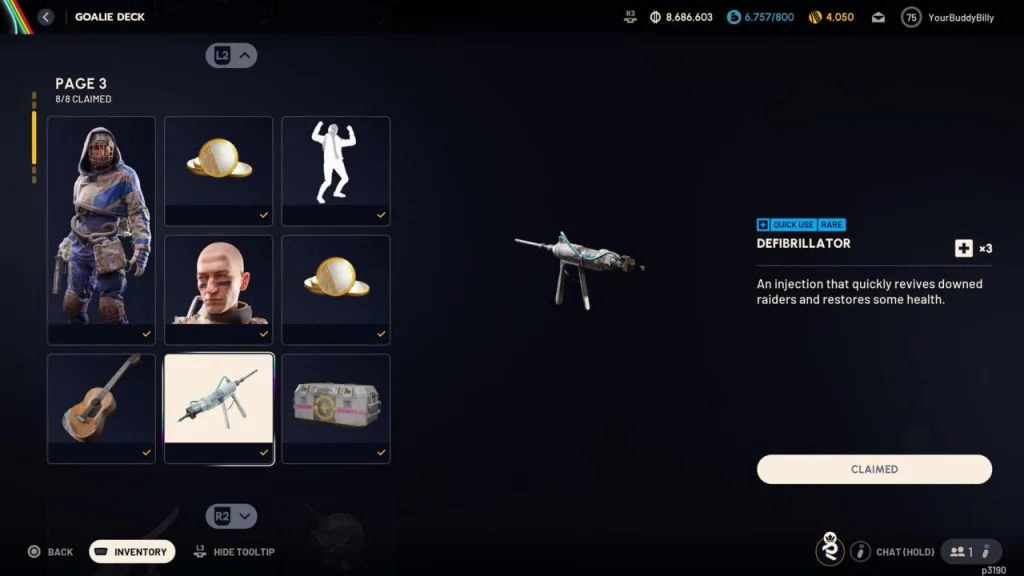
Task: Select the hooded raider outfit reward
Action: [101, 230]
